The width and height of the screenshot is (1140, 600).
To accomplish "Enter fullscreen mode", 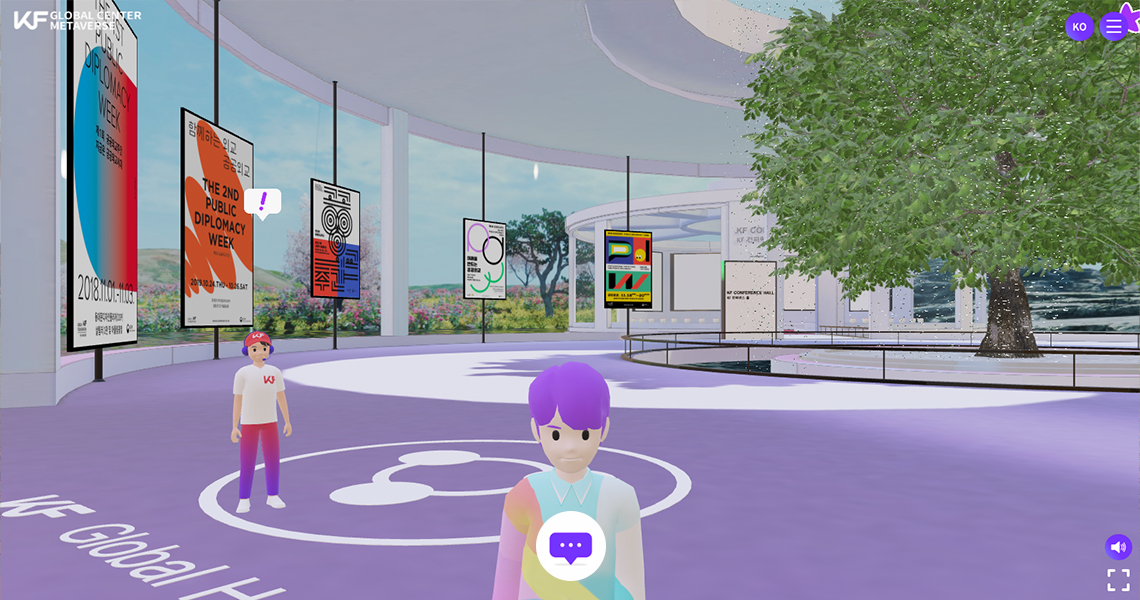I will (x=1118, y=580).
